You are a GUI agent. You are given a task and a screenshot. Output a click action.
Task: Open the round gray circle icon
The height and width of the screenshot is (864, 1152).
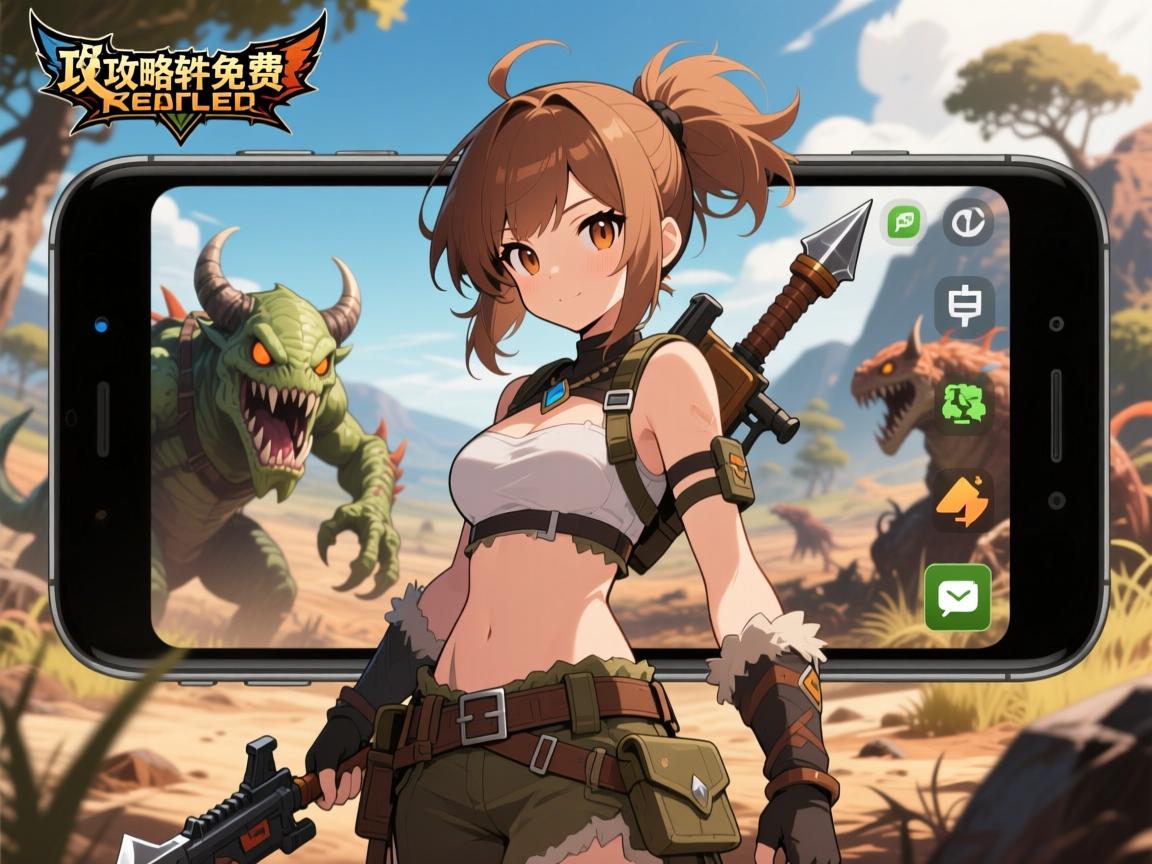pos(967,222)
